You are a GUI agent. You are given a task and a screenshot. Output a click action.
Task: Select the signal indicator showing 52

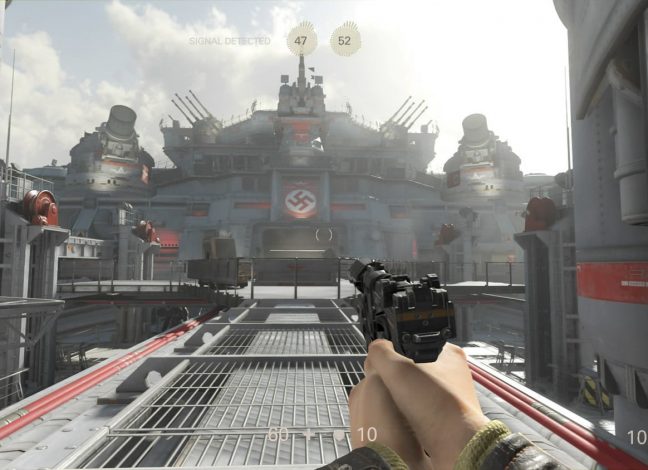coord(345,40)
